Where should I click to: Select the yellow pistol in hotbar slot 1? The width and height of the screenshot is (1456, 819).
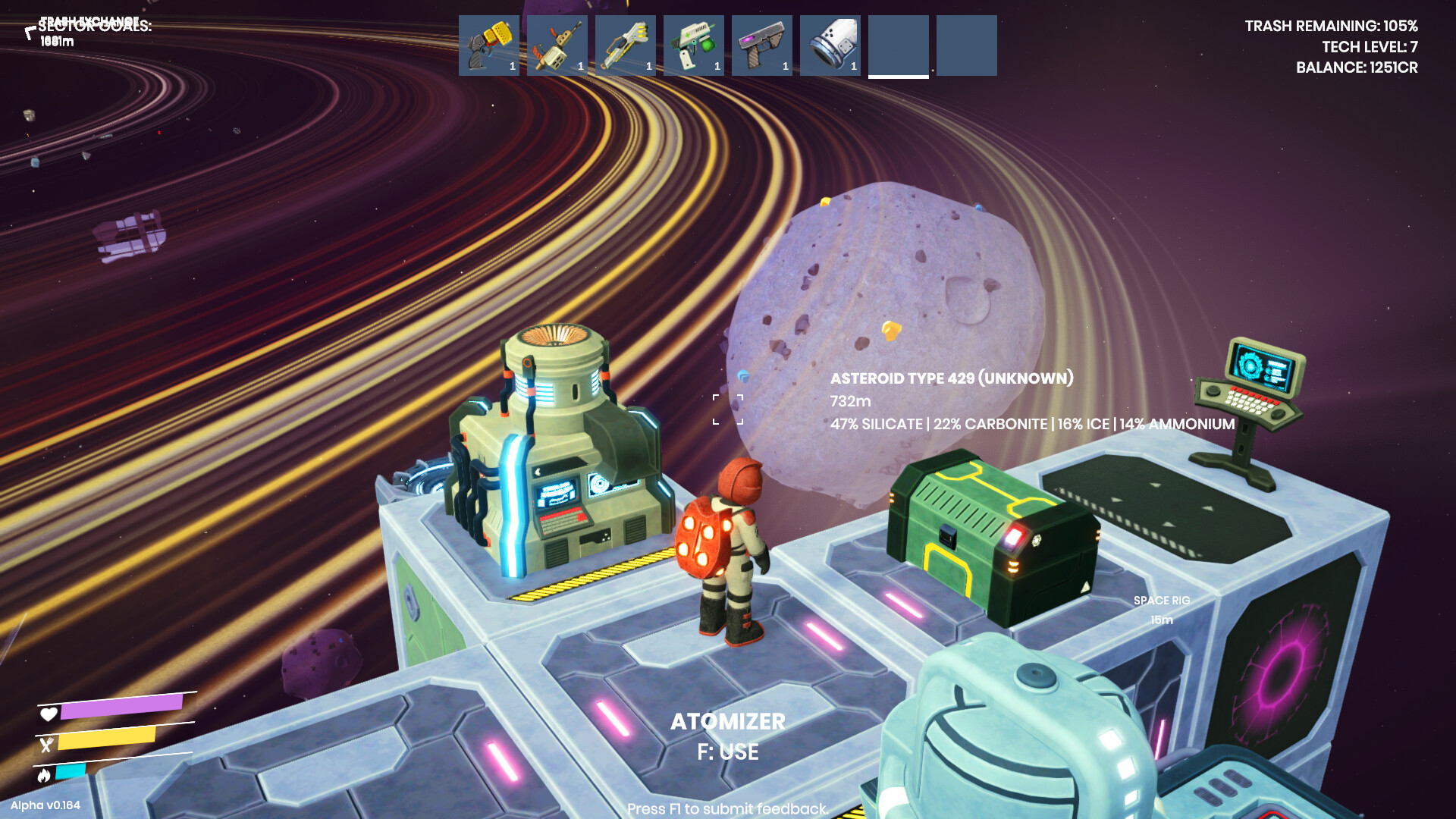tap(488, 45)
